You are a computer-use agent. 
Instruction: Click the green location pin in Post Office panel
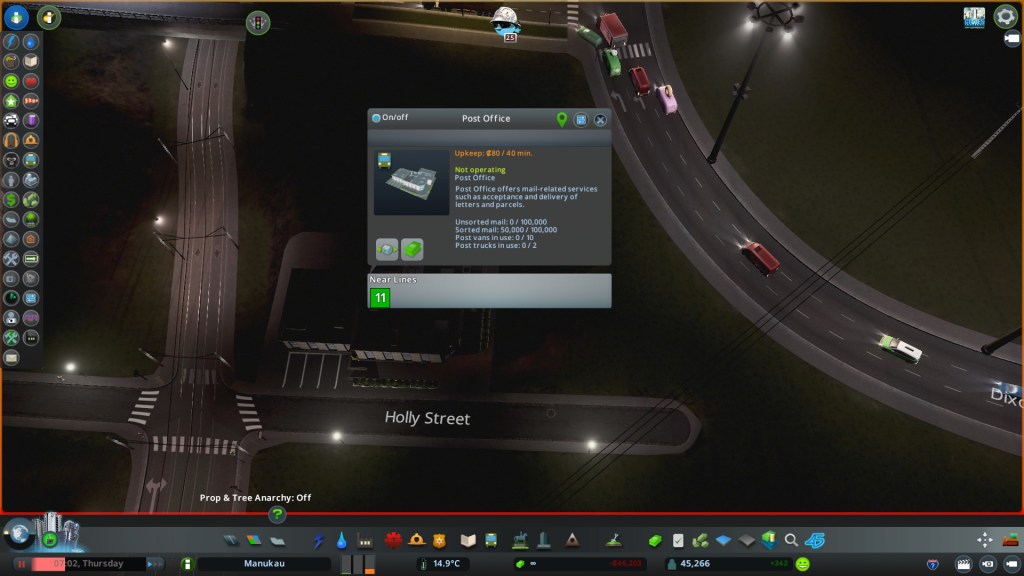562,119
